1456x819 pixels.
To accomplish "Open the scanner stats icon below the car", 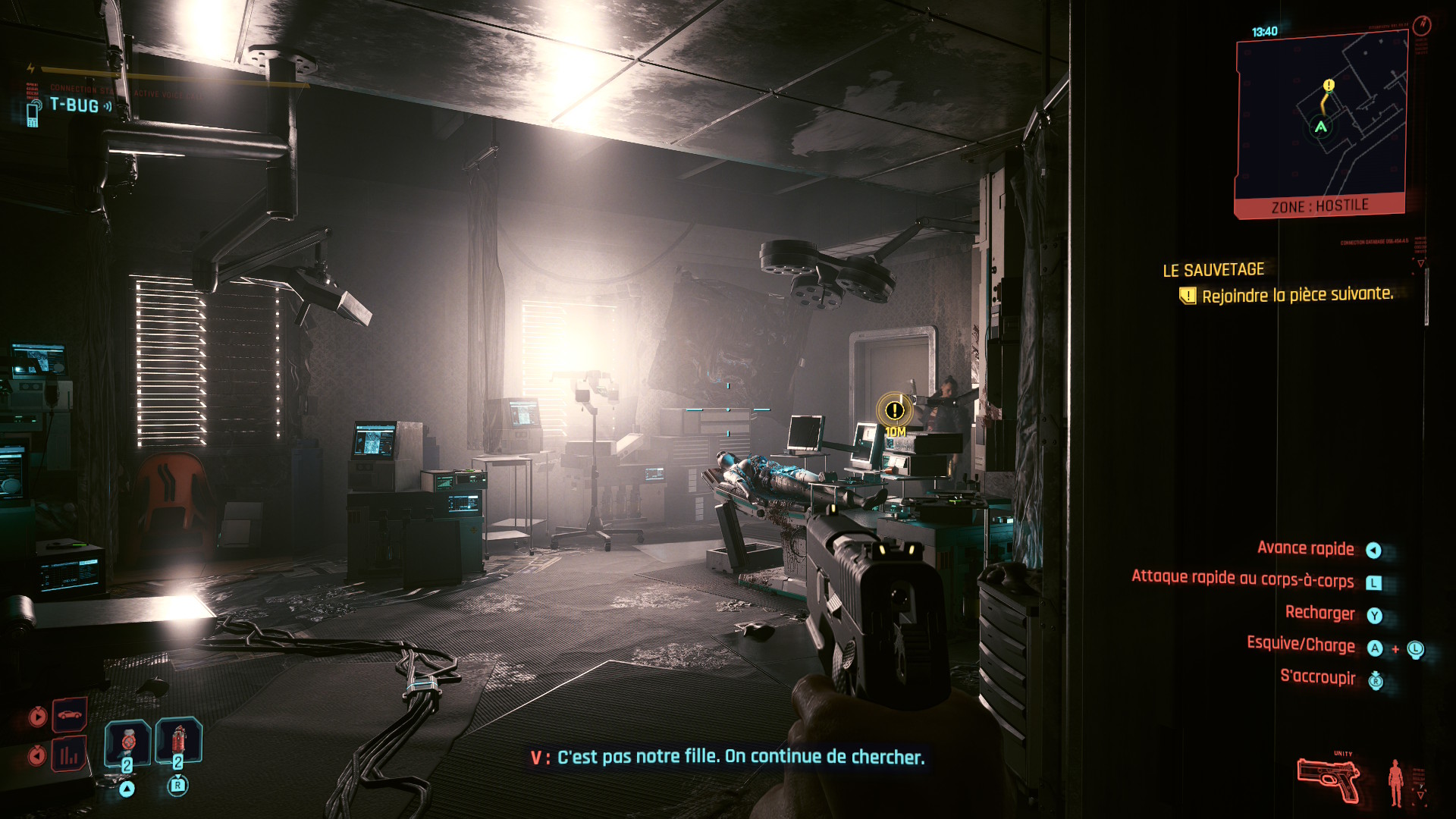I will click(69, 757).
